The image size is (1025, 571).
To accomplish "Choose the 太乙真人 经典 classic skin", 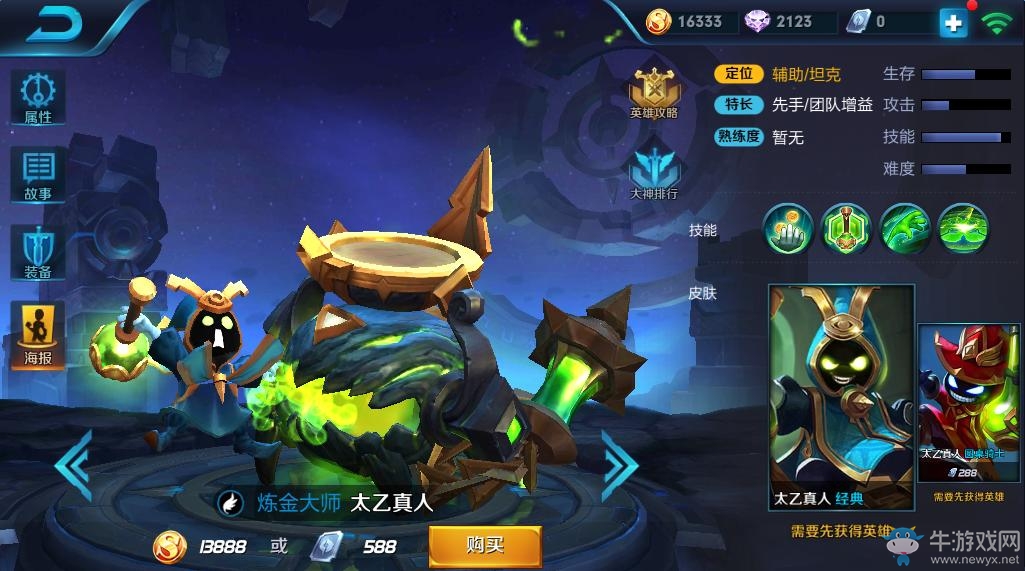I will [x=840, y=397].
